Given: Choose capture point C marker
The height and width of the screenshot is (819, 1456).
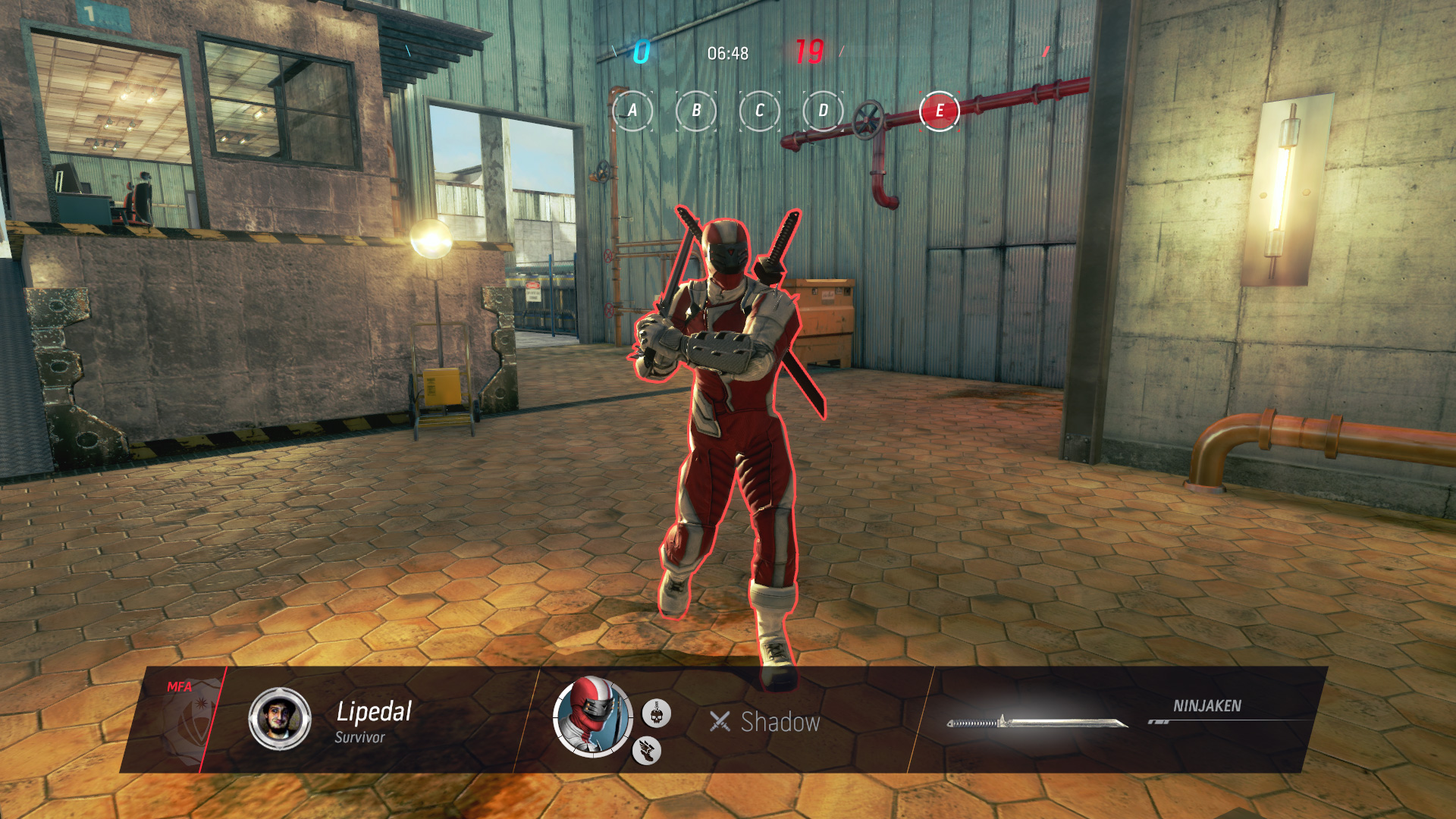Looking at the screenshot, I should pos(759,111).
